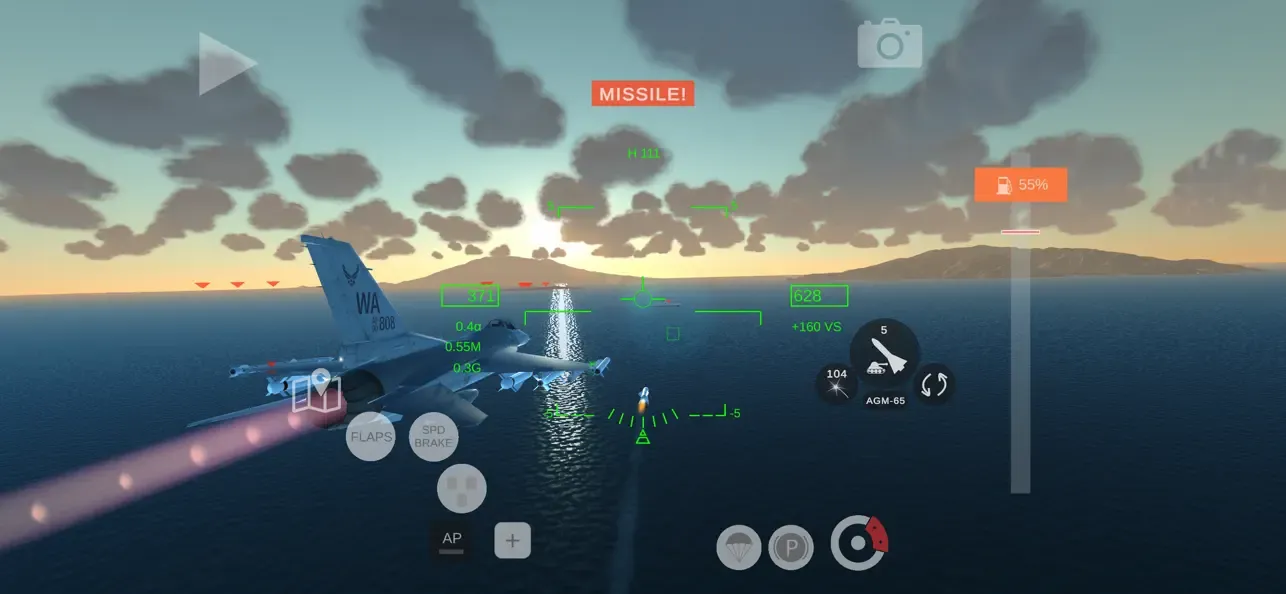Toggle the parking brake P button
The image size is (1286, 594).
point(791,547)
